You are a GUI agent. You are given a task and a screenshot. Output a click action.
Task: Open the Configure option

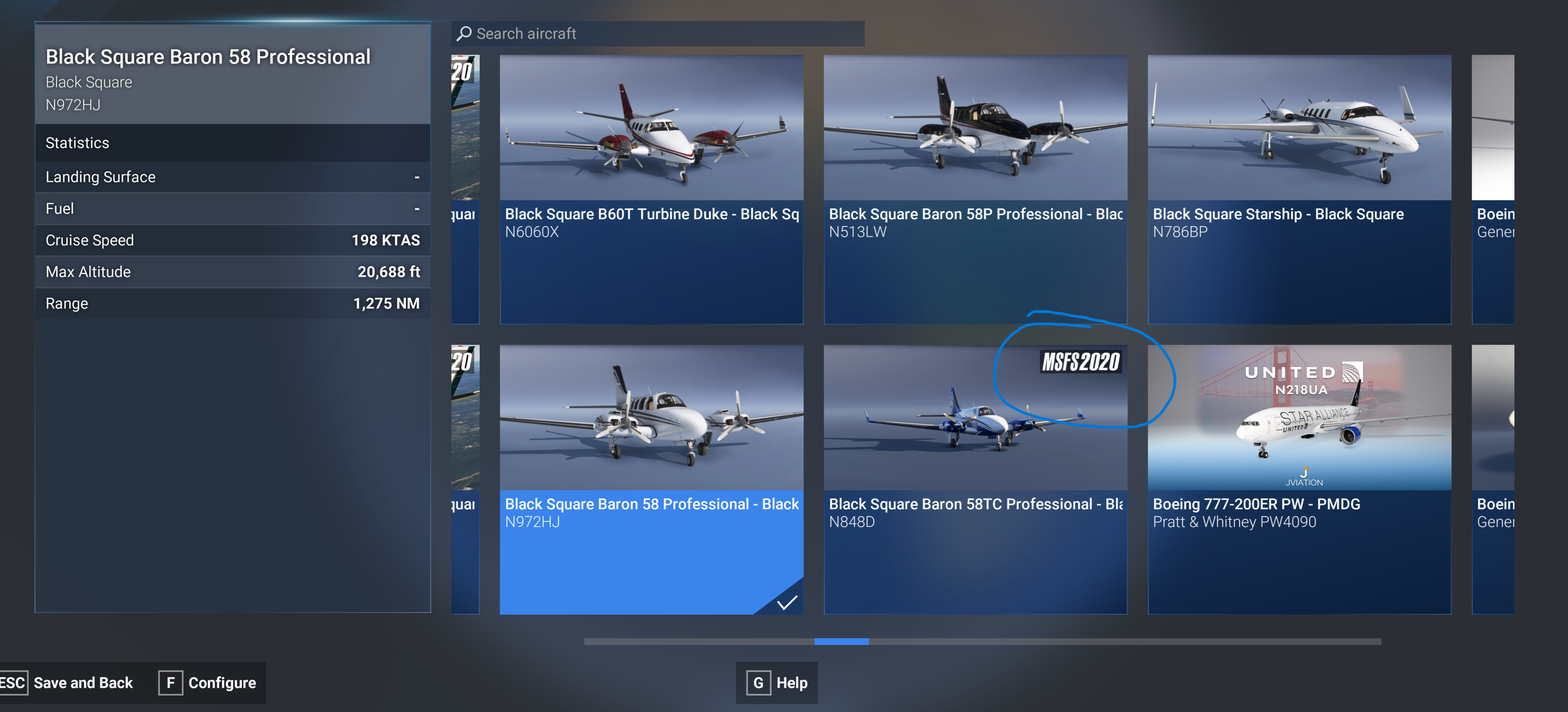(x=208, y=683)
